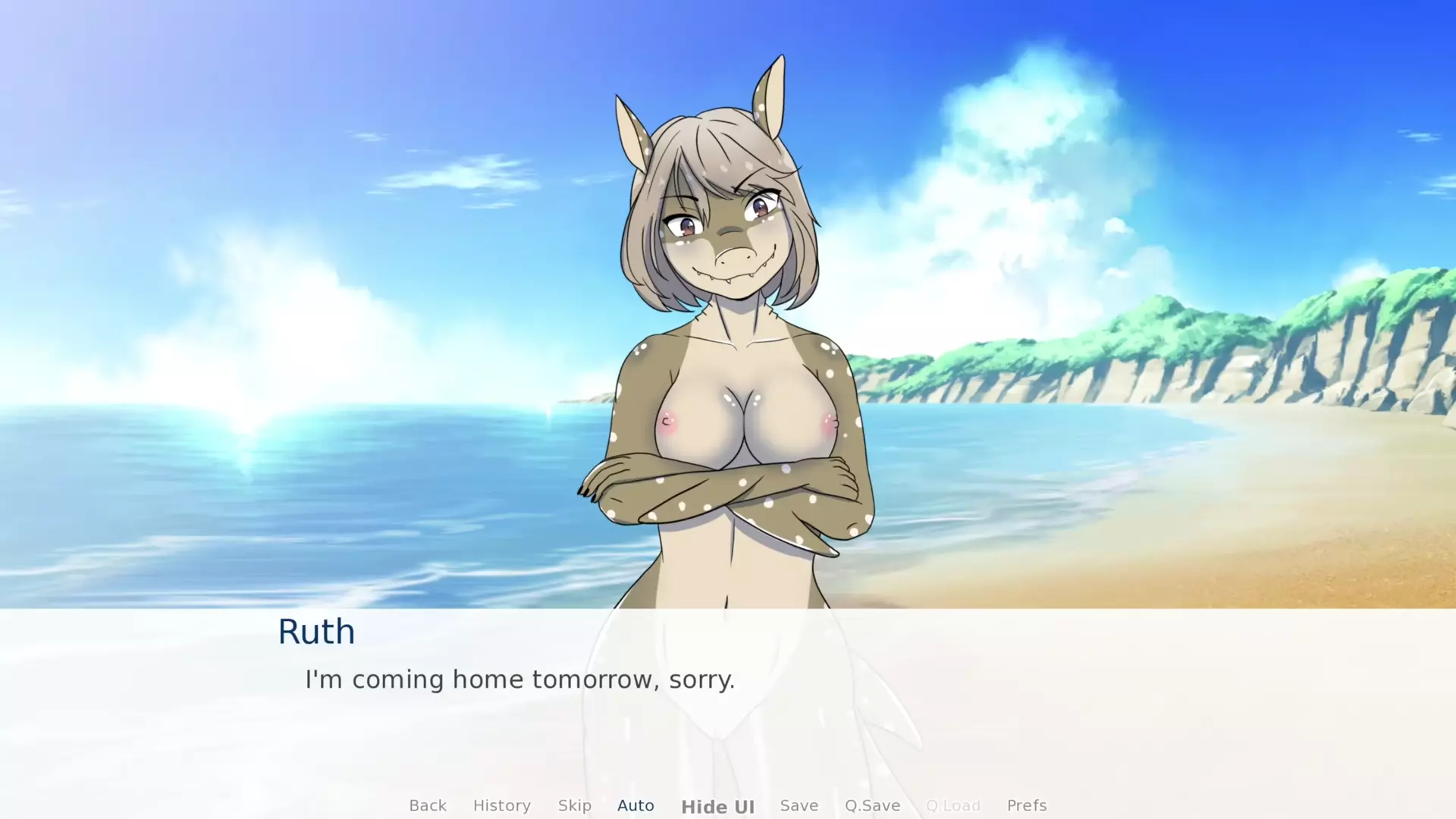The width and height of the screenshot is (1456, 819).
Task: Load the quick save with Q.Load
Action: [x=953, y=805]
